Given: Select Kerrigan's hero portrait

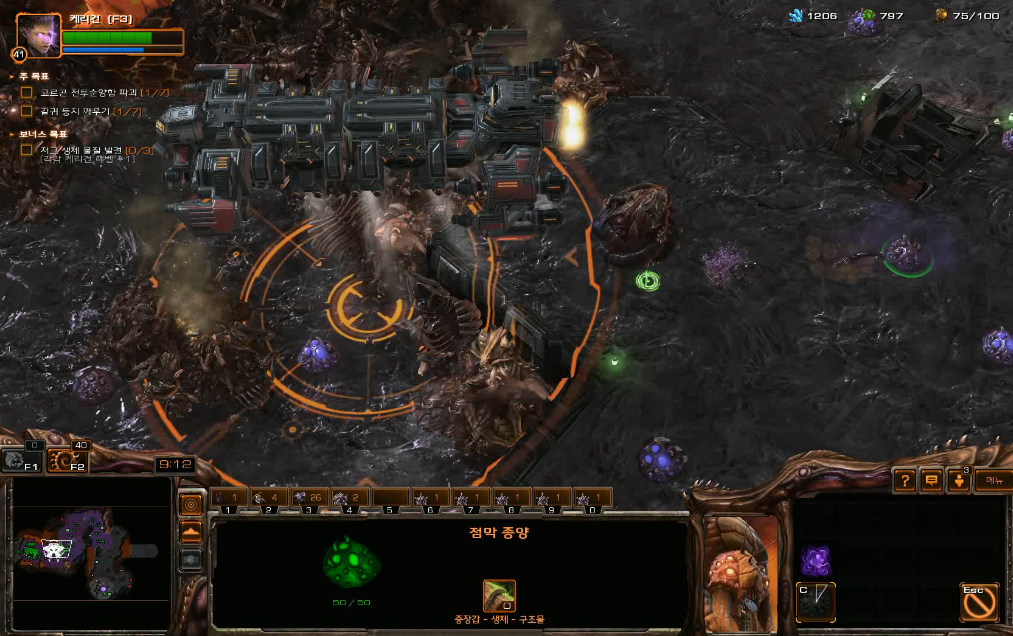Looking at the screenshot, I should tap(37, 35).
